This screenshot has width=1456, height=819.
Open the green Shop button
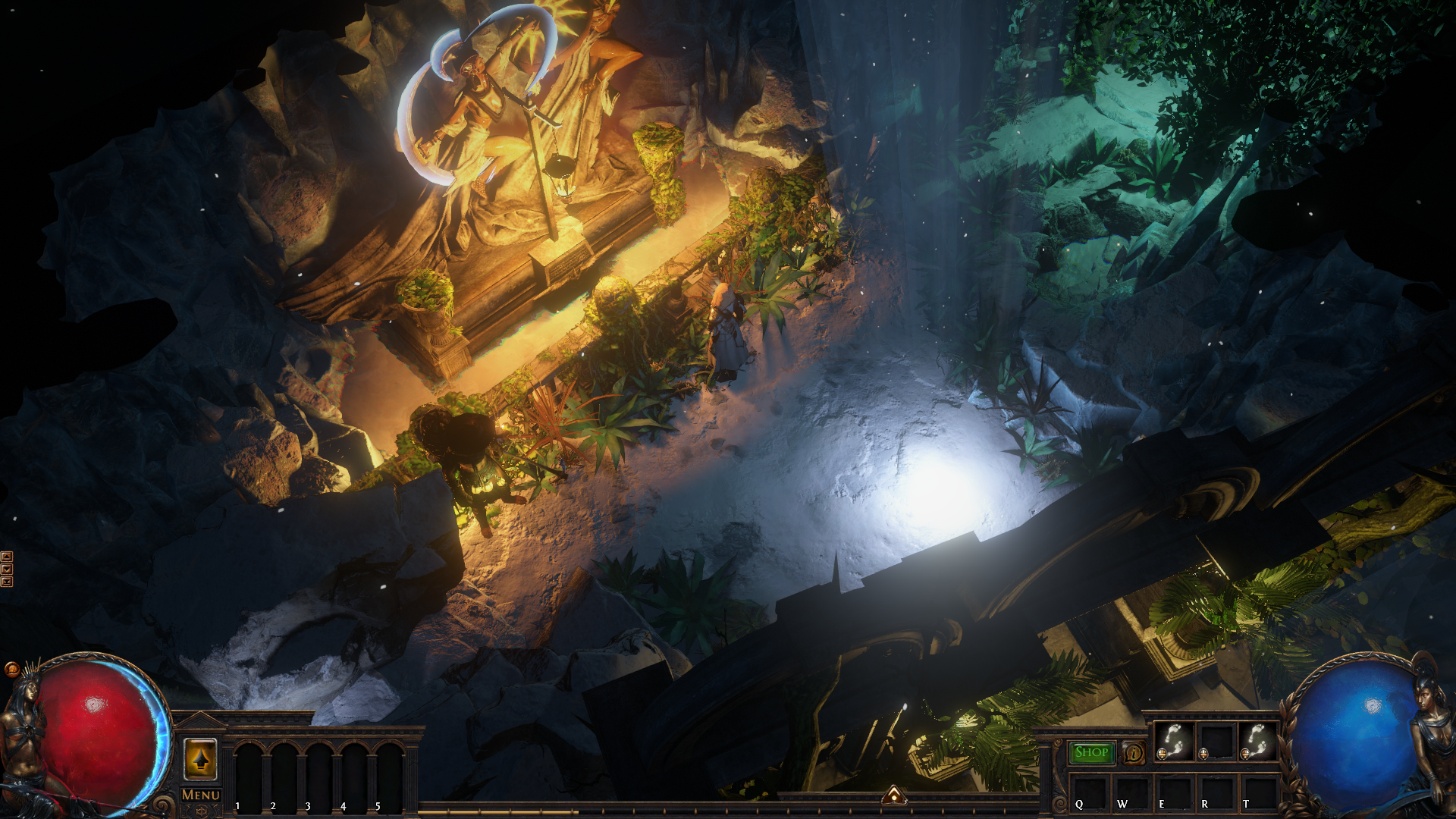[x=1091, y=752]
